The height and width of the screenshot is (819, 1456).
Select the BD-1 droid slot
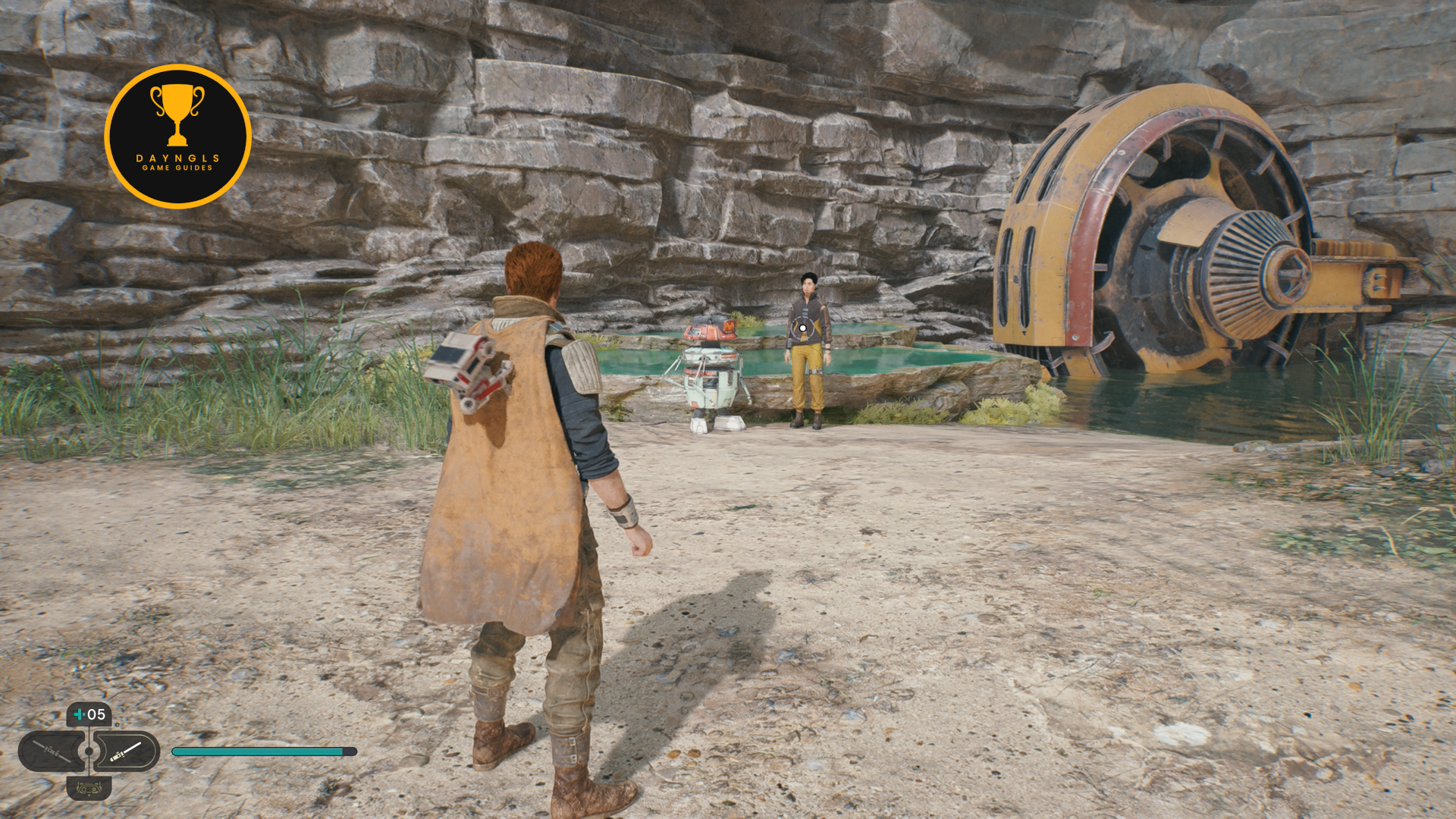(89, 789)
